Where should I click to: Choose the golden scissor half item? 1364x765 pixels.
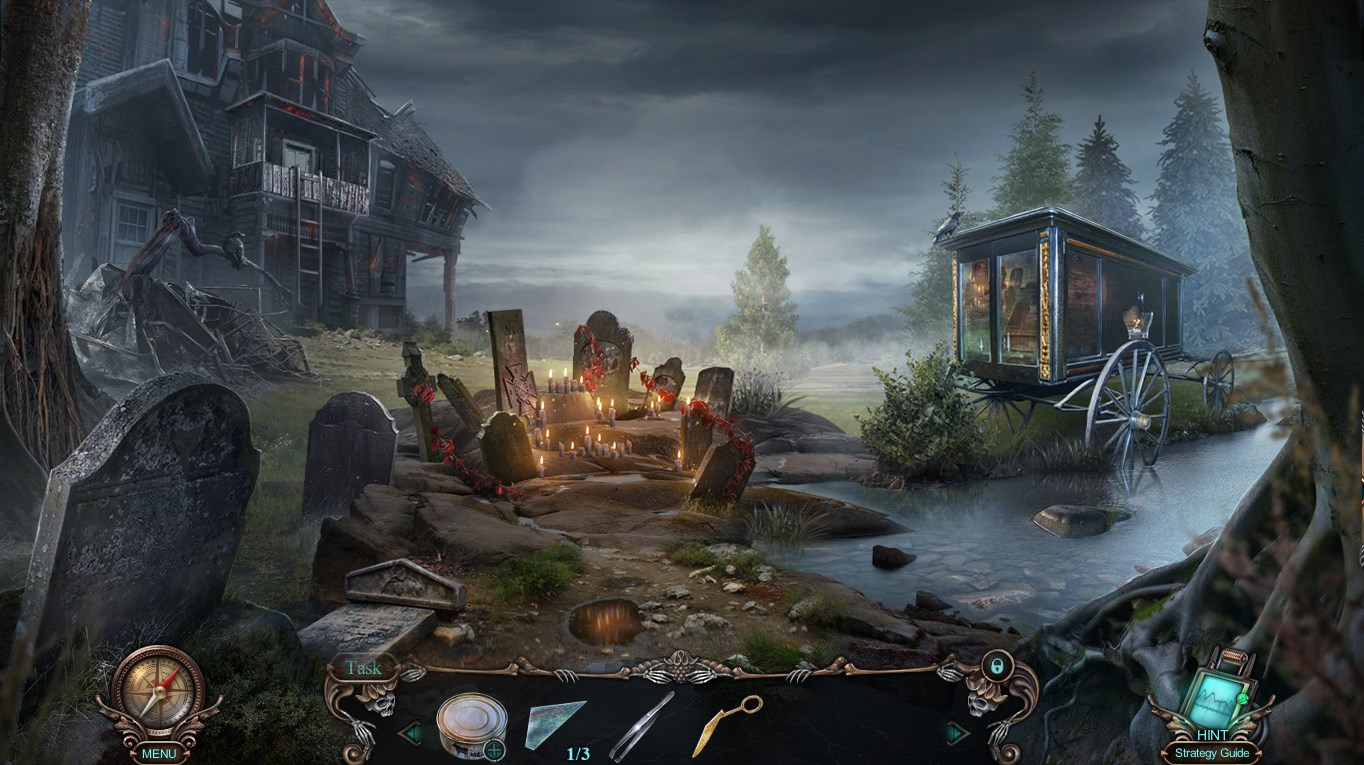(726, 725)
